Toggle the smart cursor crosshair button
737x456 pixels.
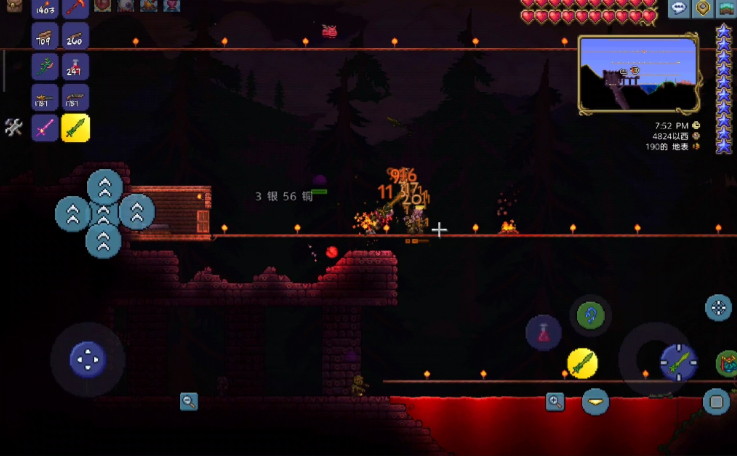(718, 308)
